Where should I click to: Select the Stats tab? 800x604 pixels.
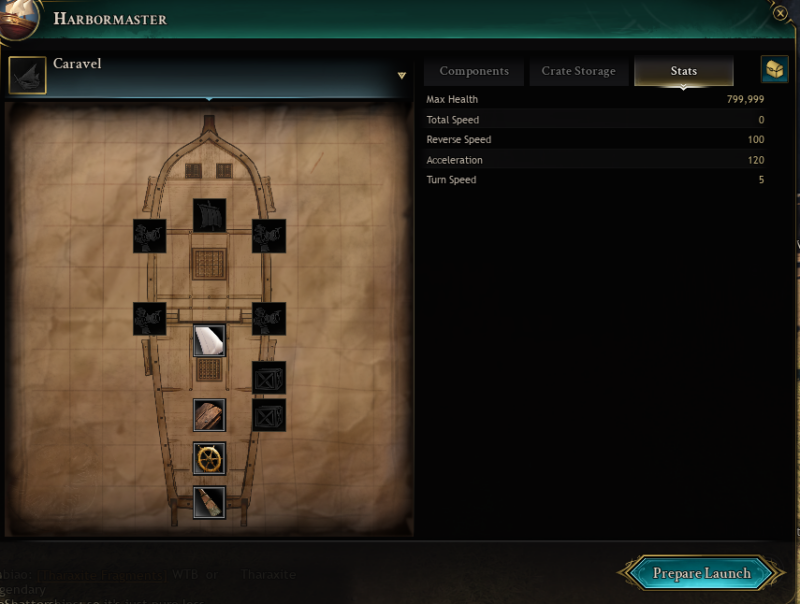tap(684, 71)
